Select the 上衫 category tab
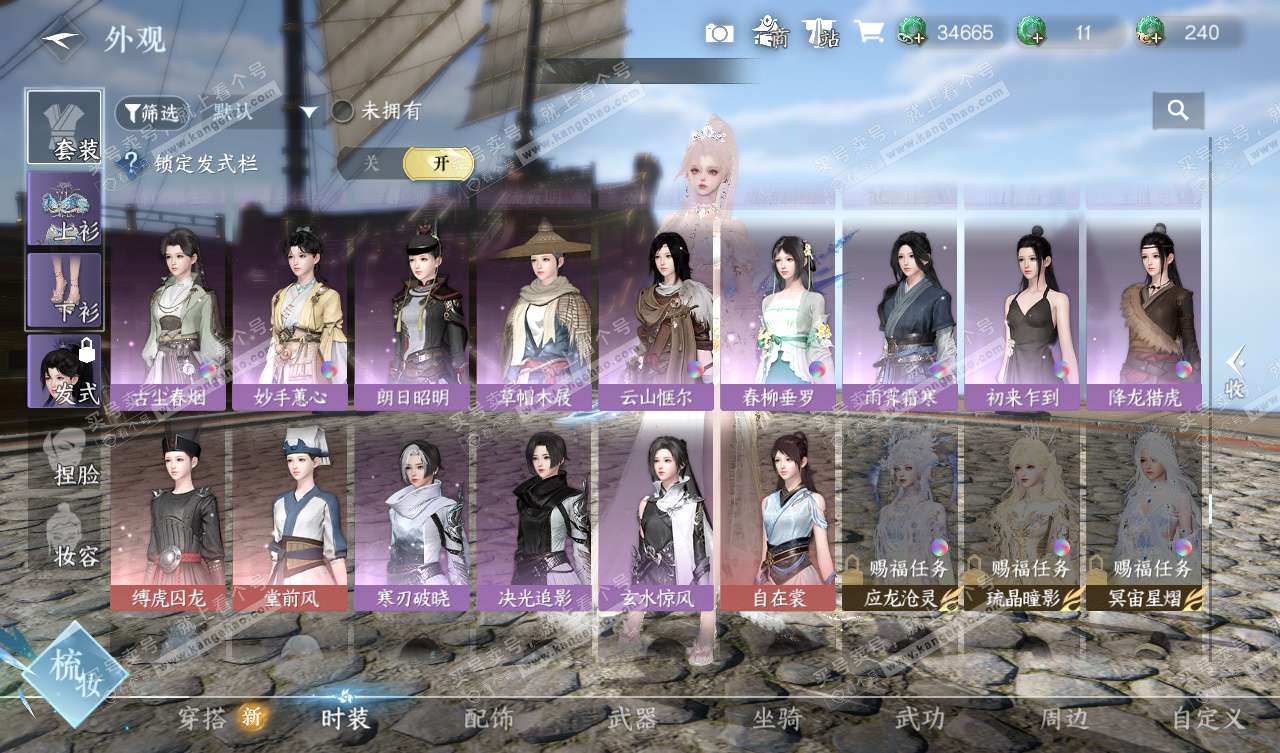 pyautogui.click(x=64, y=208)
